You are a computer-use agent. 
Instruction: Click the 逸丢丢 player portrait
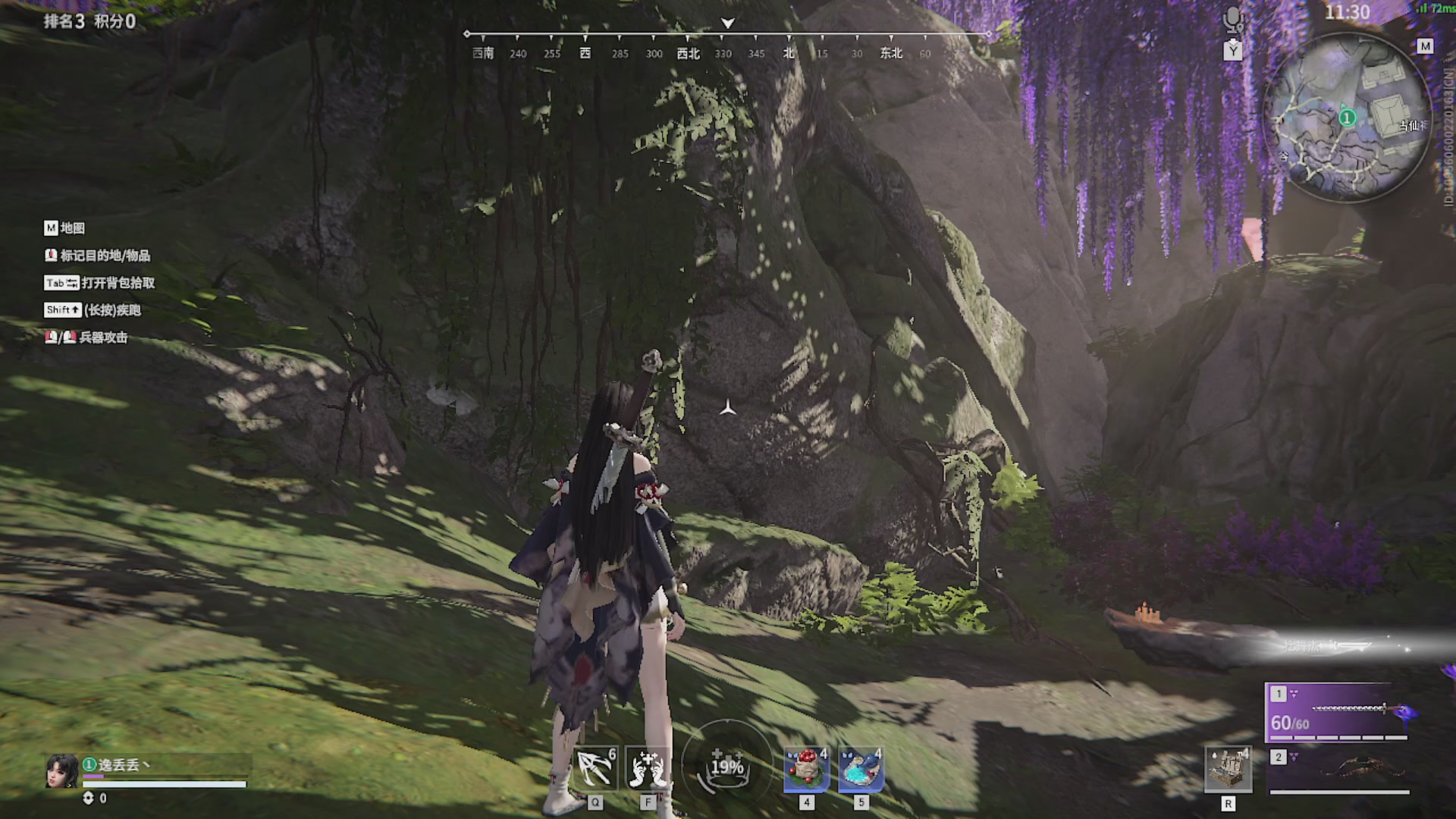[61, 770]
